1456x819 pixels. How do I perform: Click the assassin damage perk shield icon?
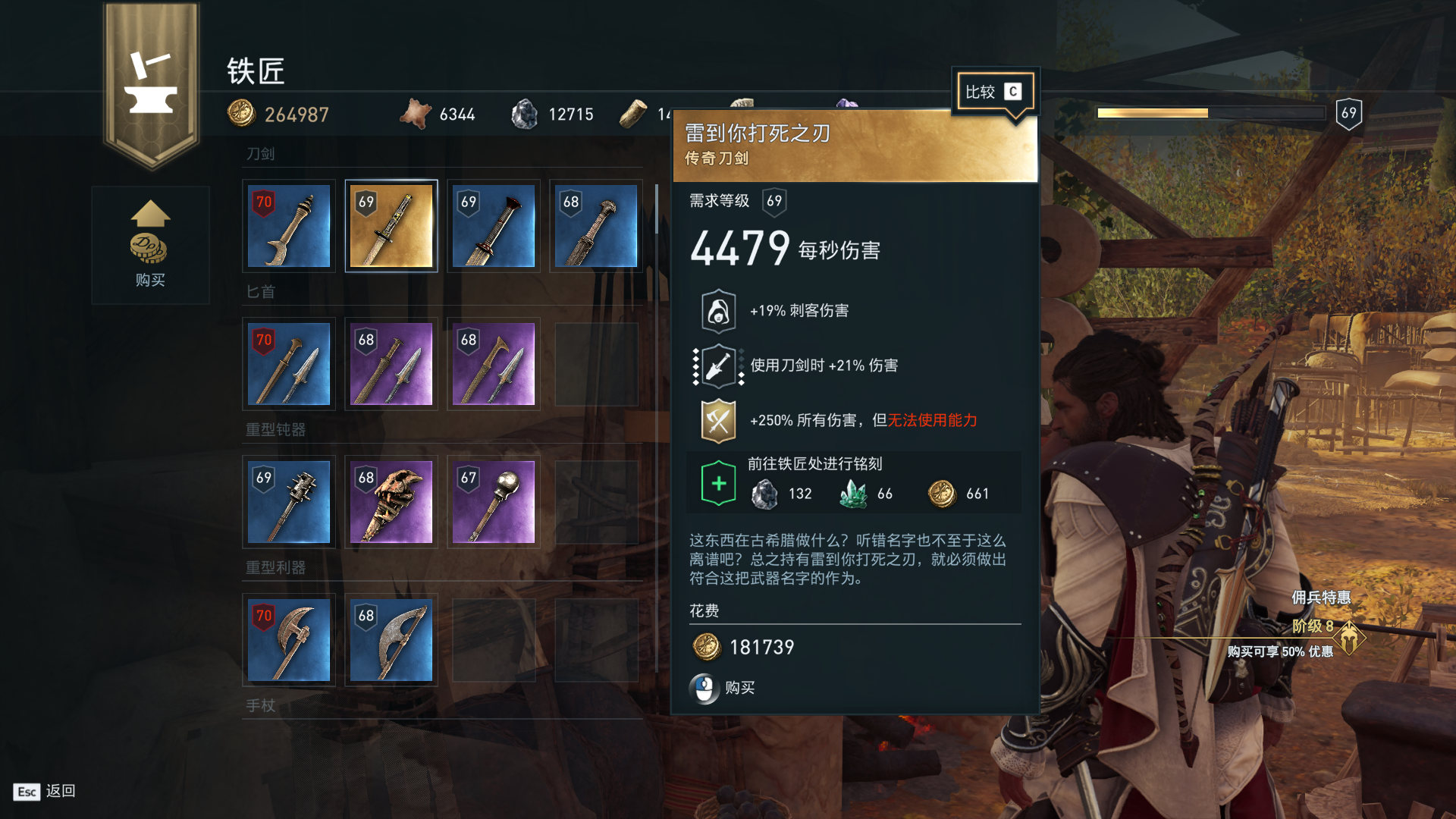tap(717, 310)
